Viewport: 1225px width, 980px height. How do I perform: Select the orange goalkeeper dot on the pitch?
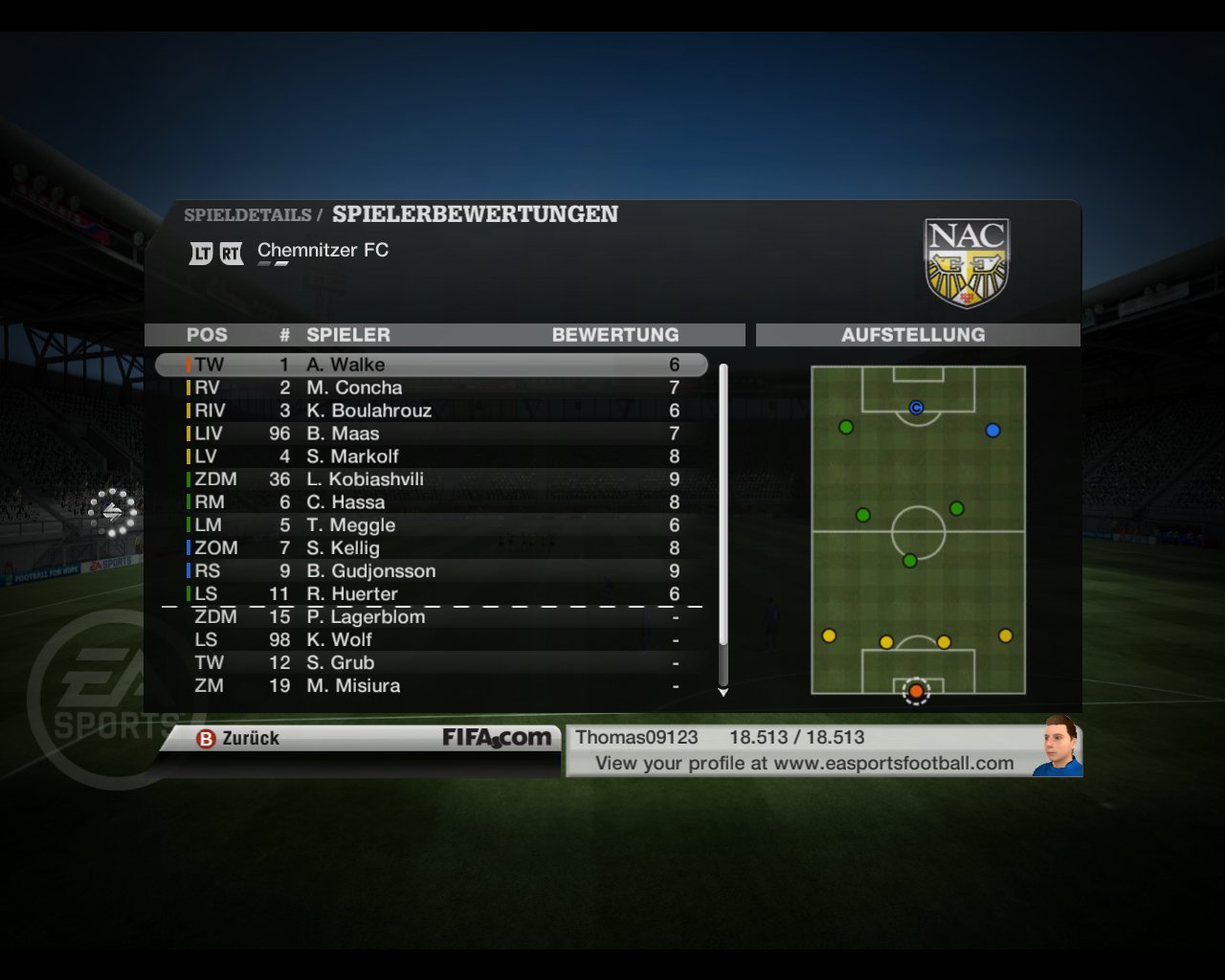(916, 691)
